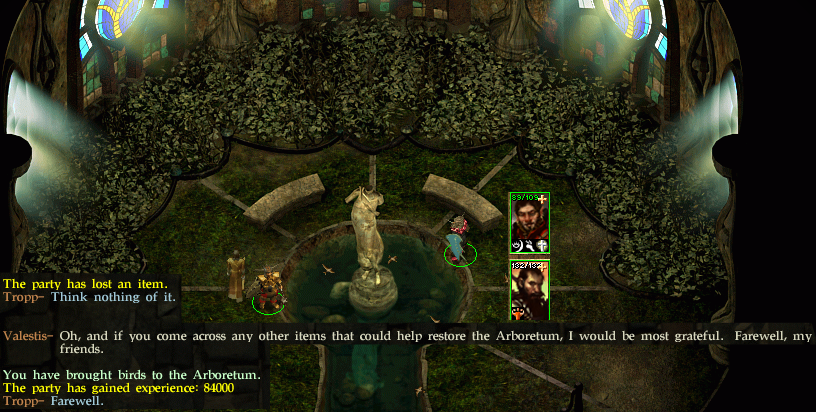Select the red-robed goatee character portrait

click(528, 222)
